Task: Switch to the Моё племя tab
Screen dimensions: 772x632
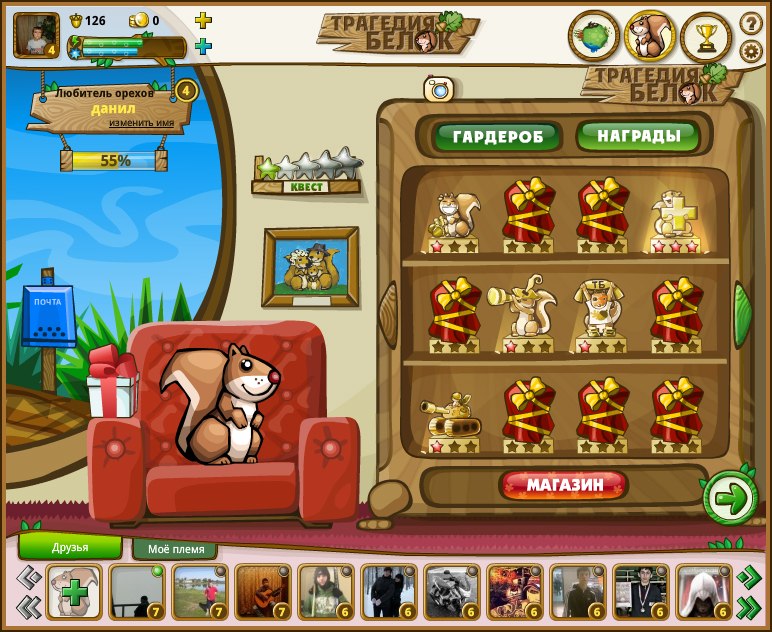Action: click(x=175, y=549)
